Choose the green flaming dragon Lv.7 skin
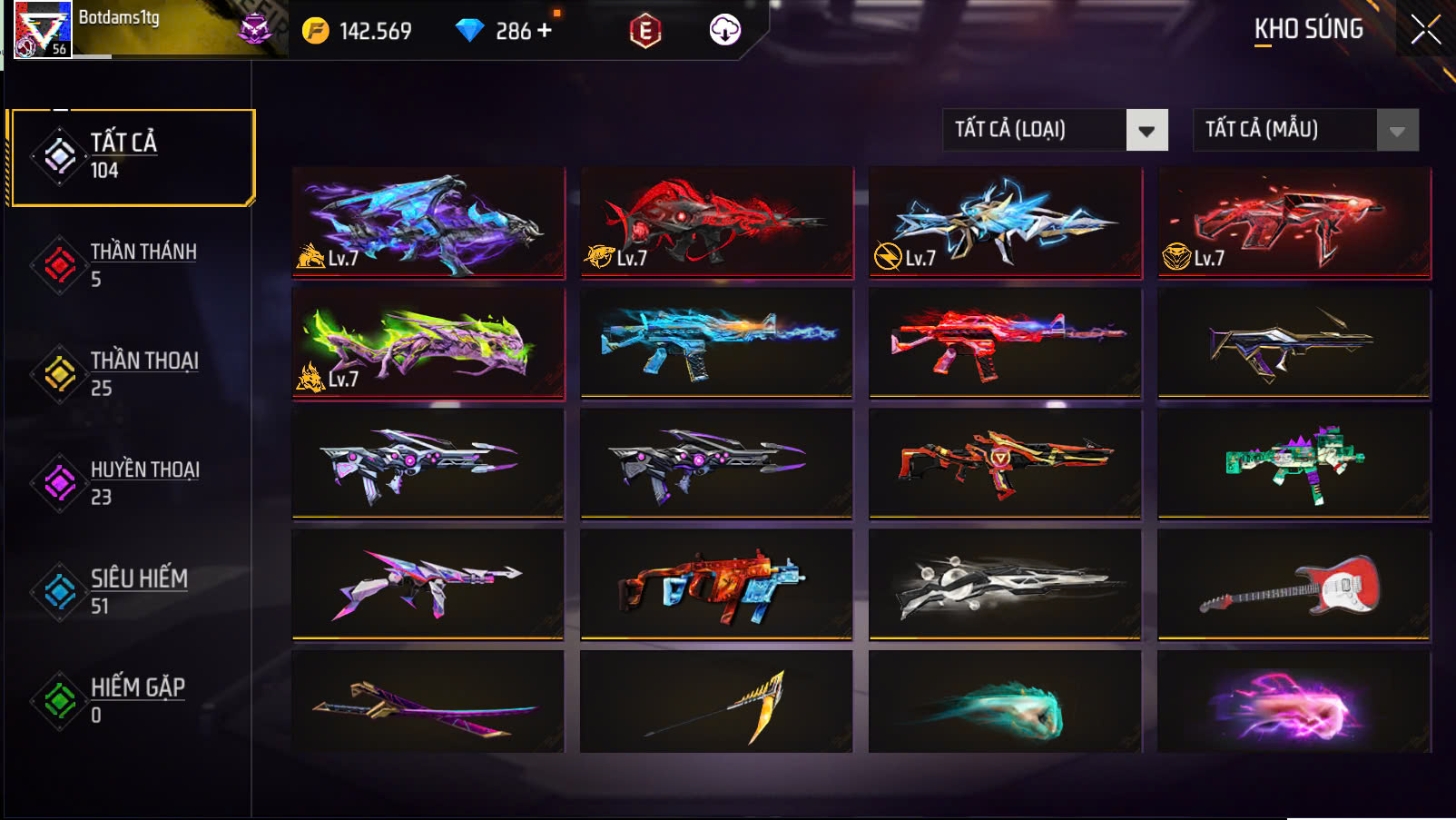 pyautogui.click(x=428, y=343)
